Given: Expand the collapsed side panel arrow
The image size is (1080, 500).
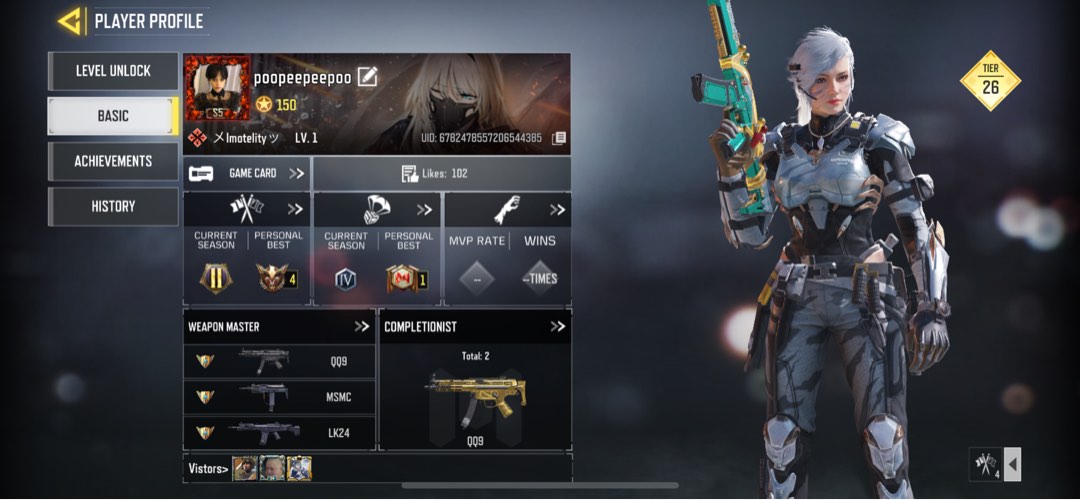Looking at the screenshot, I should point(1012,465).
